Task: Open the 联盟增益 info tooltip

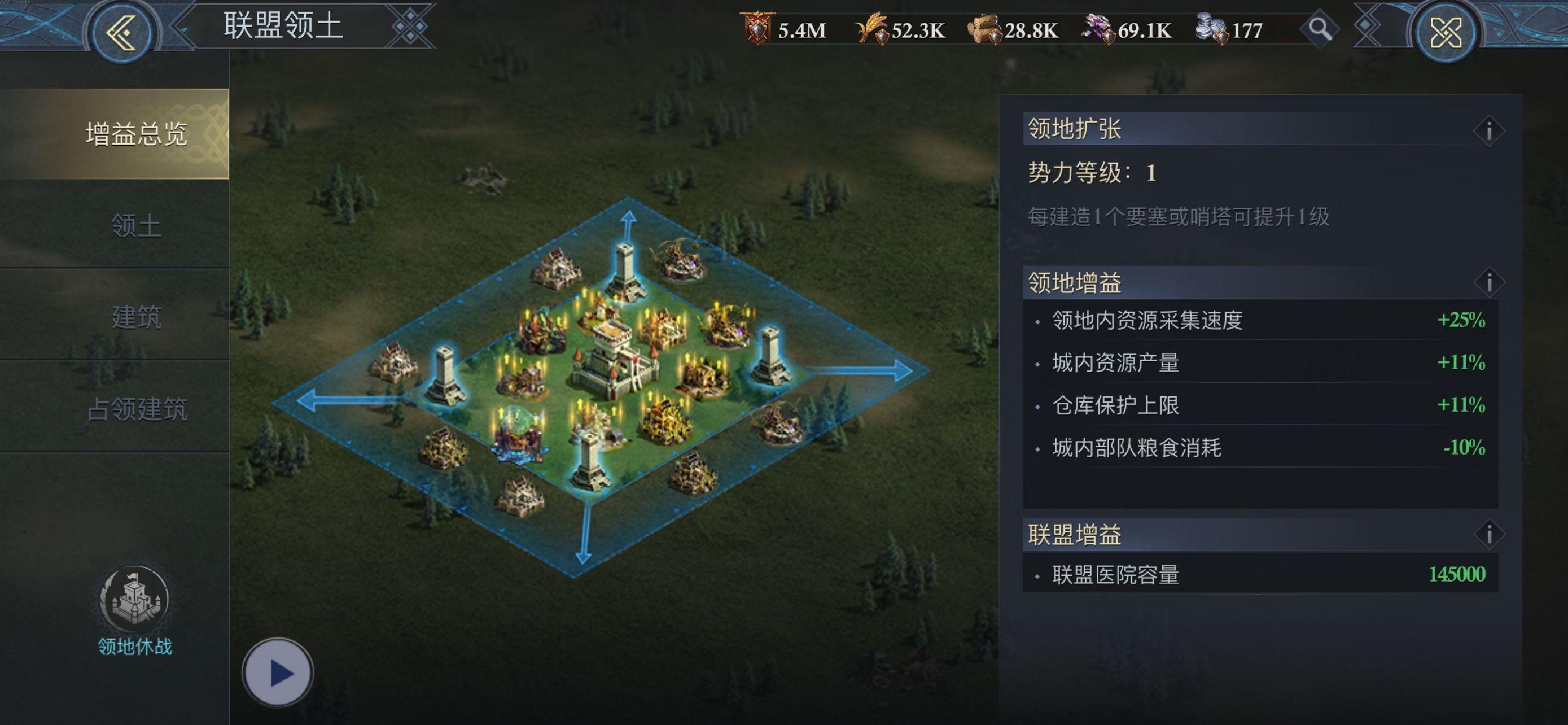Action: tap(1488, 535)
